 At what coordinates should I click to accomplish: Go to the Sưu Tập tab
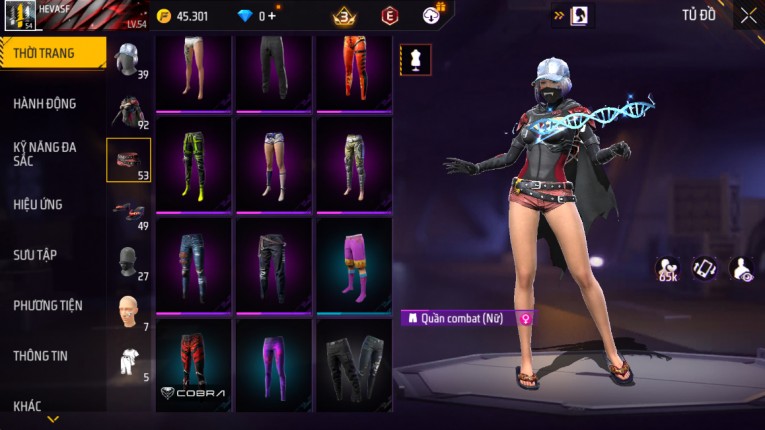[x=35, y=255]
